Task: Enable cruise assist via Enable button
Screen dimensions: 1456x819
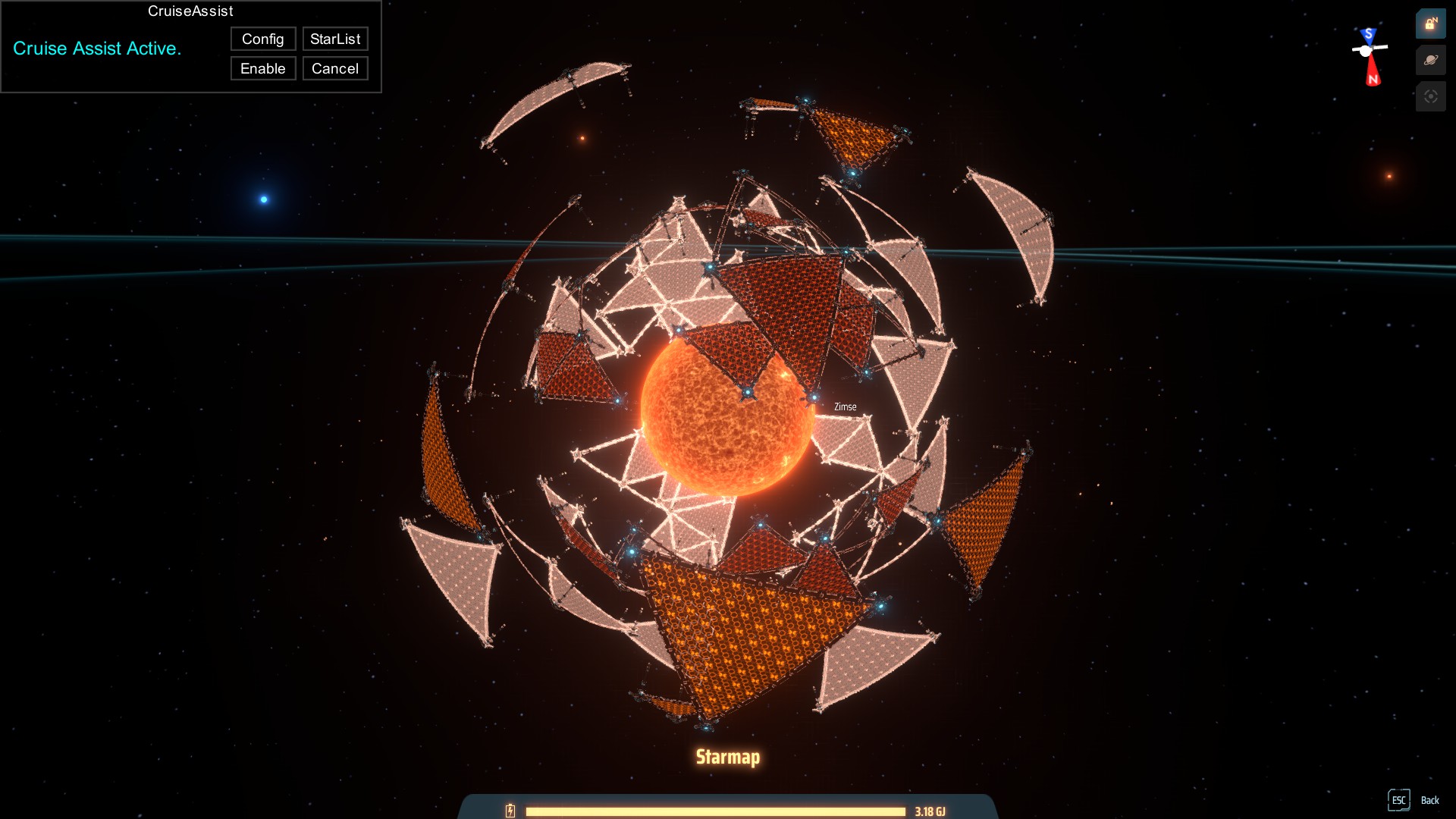Action: 262,68
